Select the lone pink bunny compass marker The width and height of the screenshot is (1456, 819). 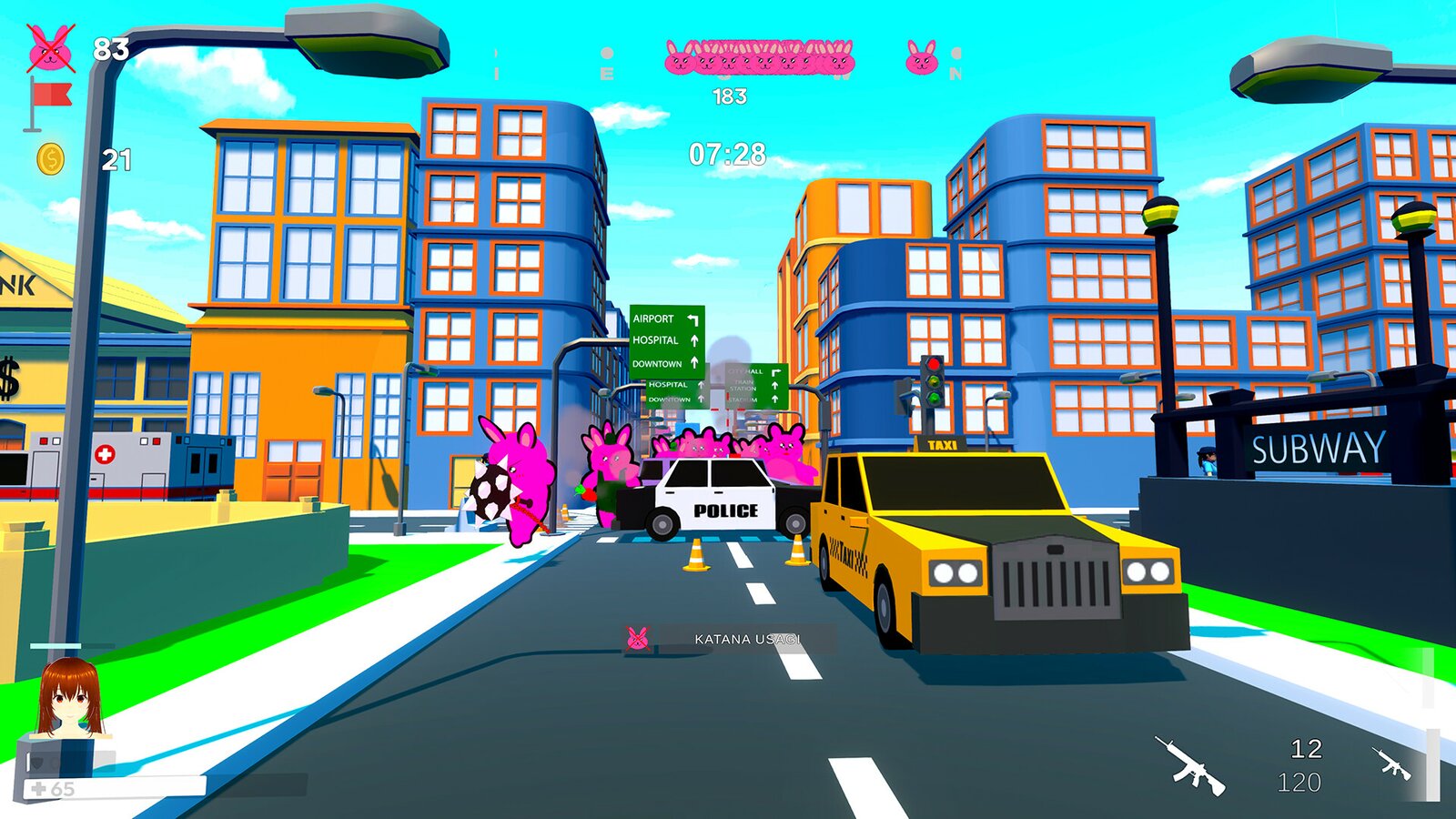tap(921, 57)
